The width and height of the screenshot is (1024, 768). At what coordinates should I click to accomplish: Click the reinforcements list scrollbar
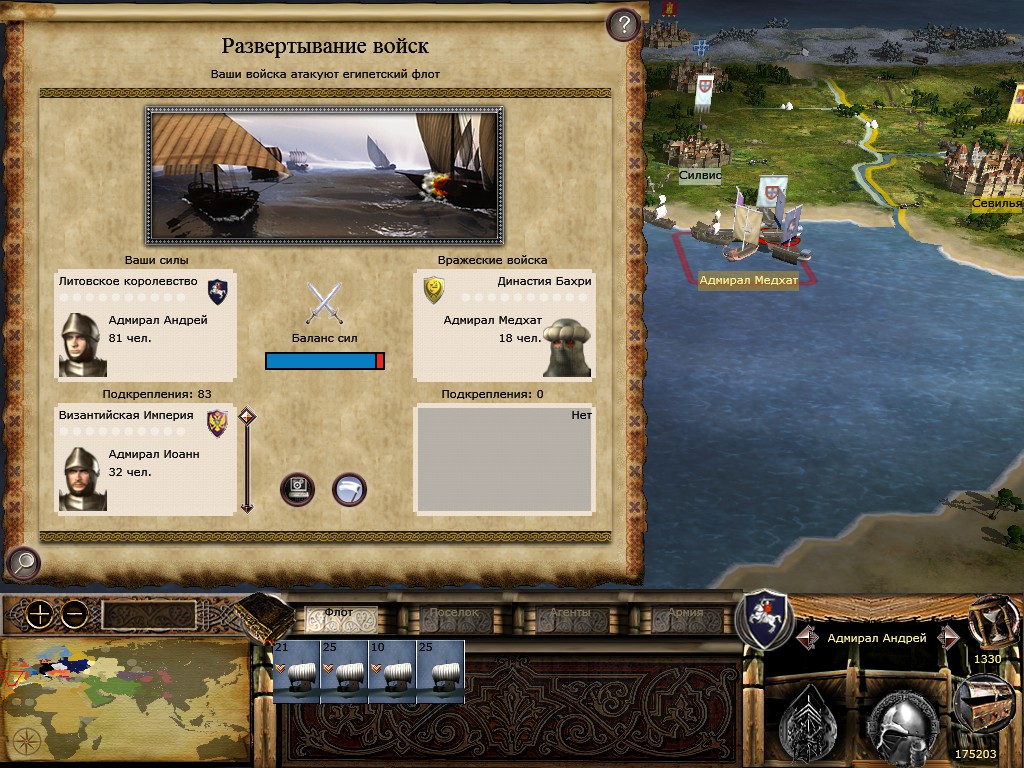(x=246, y=460)
